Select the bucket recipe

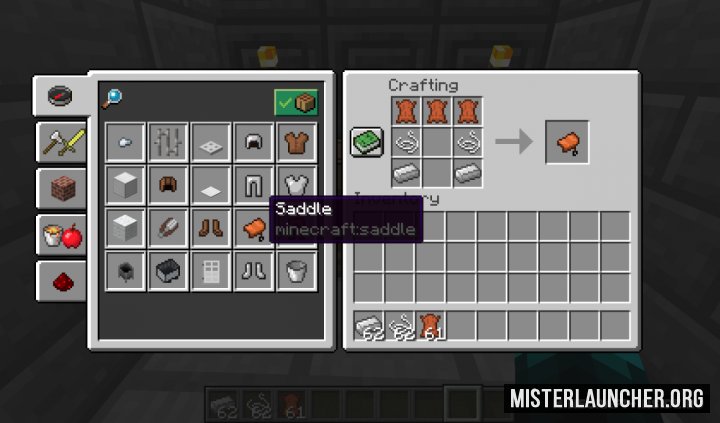[297, 270]
